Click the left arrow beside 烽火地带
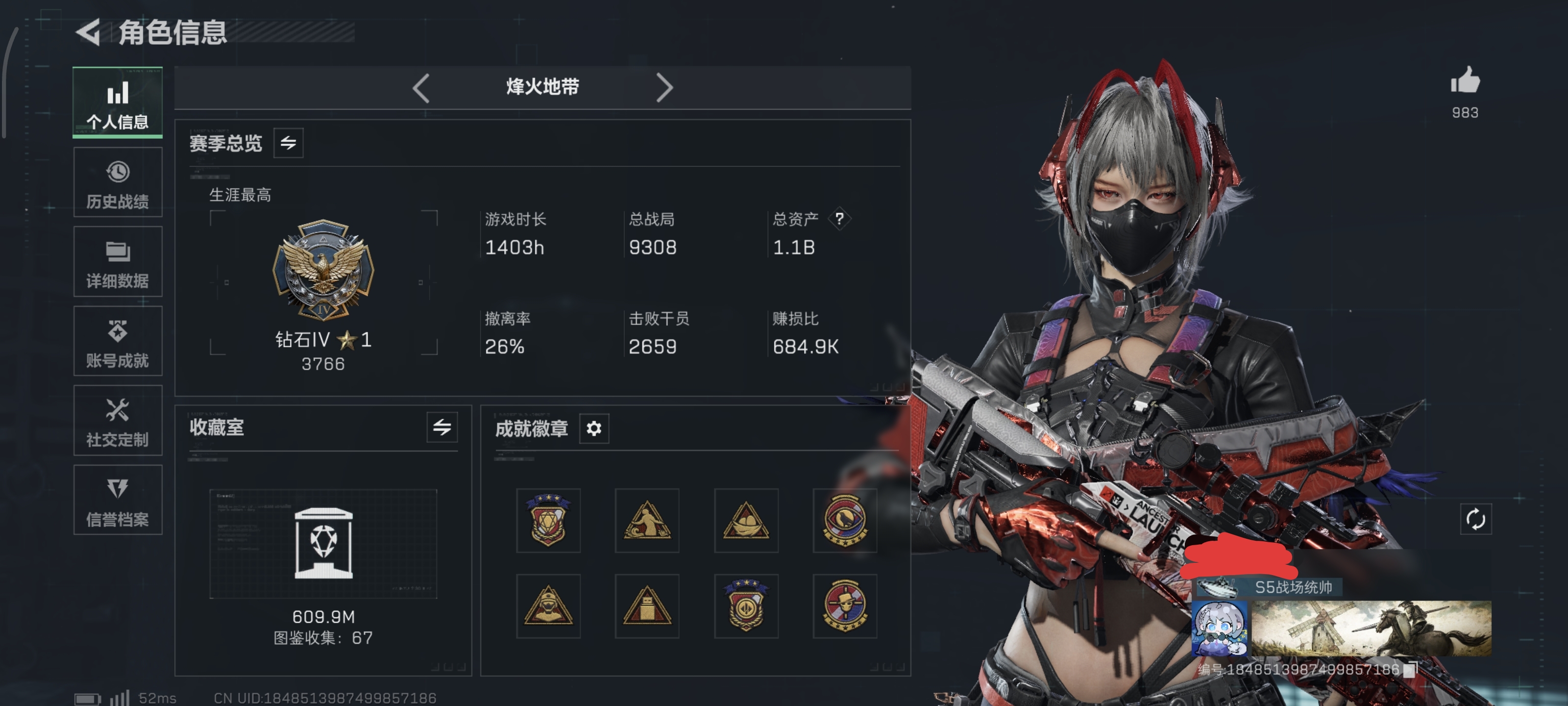1568x706 pixels. click(421, 88)
